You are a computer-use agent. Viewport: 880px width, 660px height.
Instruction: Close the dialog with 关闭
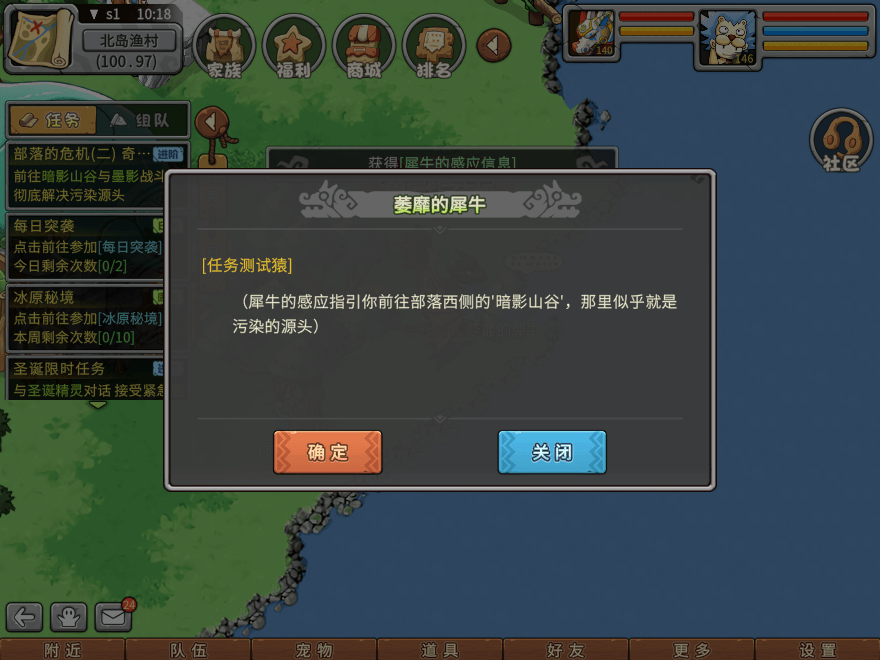(x=552, y=452)
